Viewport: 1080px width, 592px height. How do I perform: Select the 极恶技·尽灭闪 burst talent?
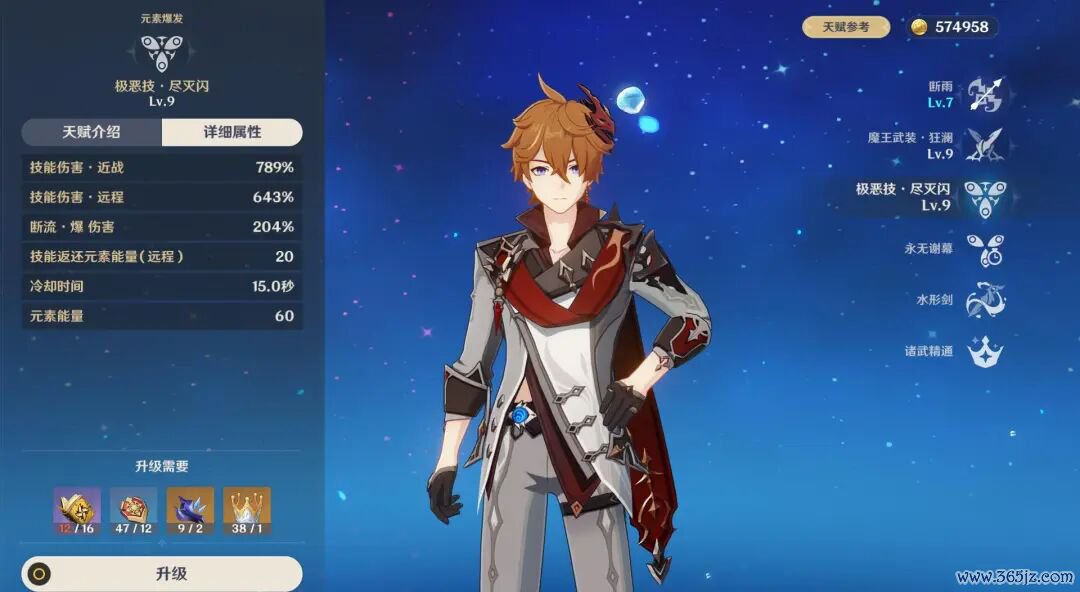(x=984, y=197)
